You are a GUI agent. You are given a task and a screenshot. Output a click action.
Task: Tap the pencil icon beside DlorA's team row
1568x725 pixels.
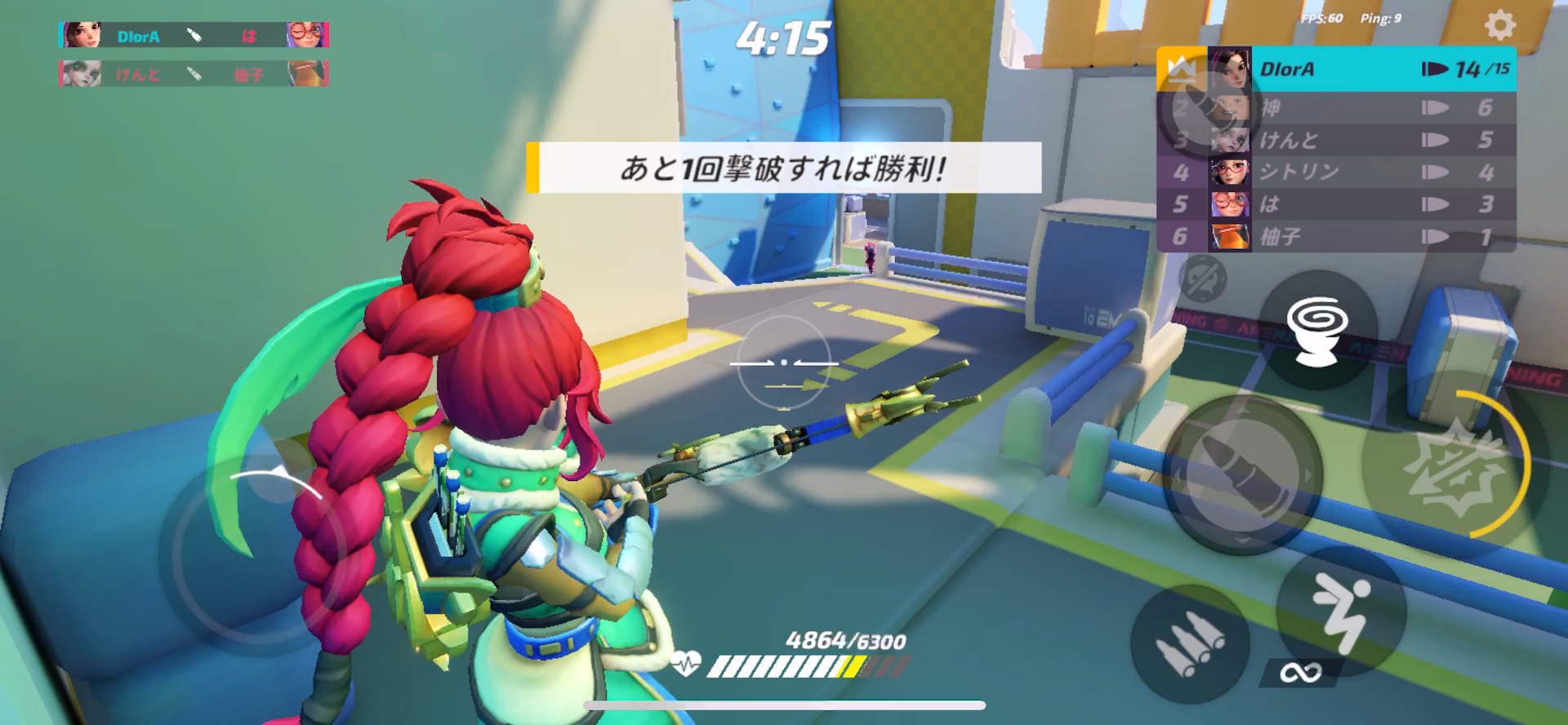(194, 36)
